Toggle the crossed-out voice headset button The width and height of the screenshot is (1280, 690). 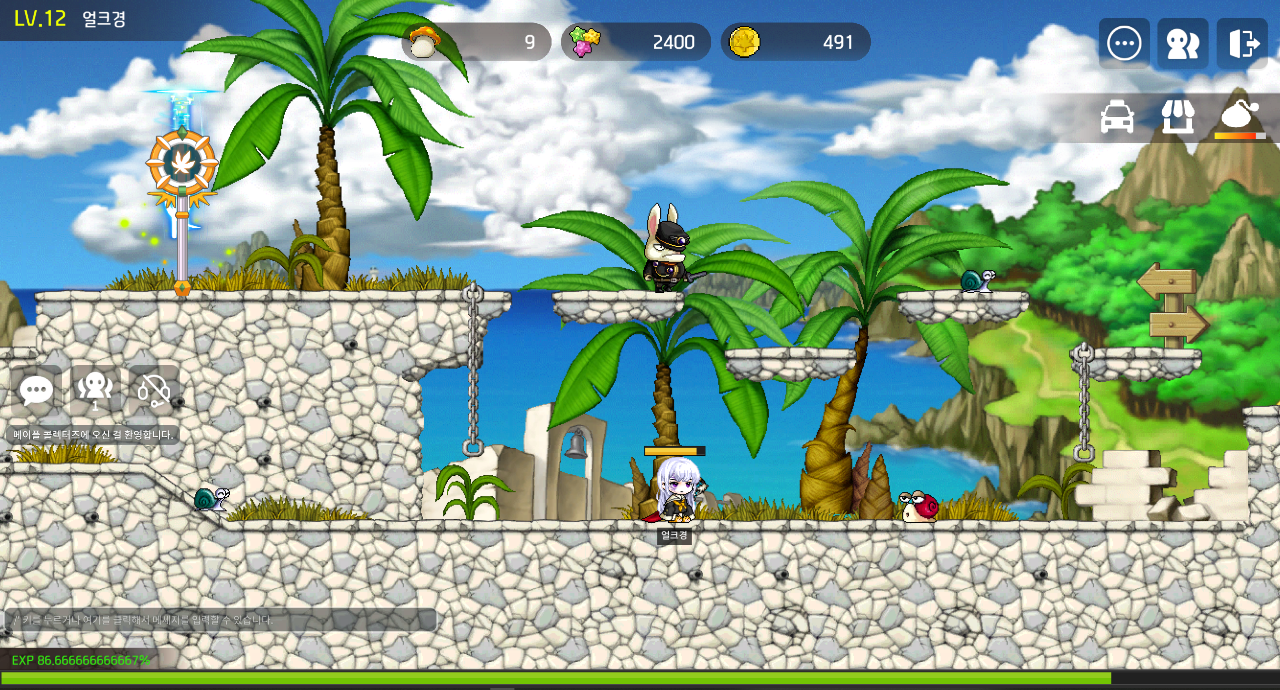coord(153,391)
